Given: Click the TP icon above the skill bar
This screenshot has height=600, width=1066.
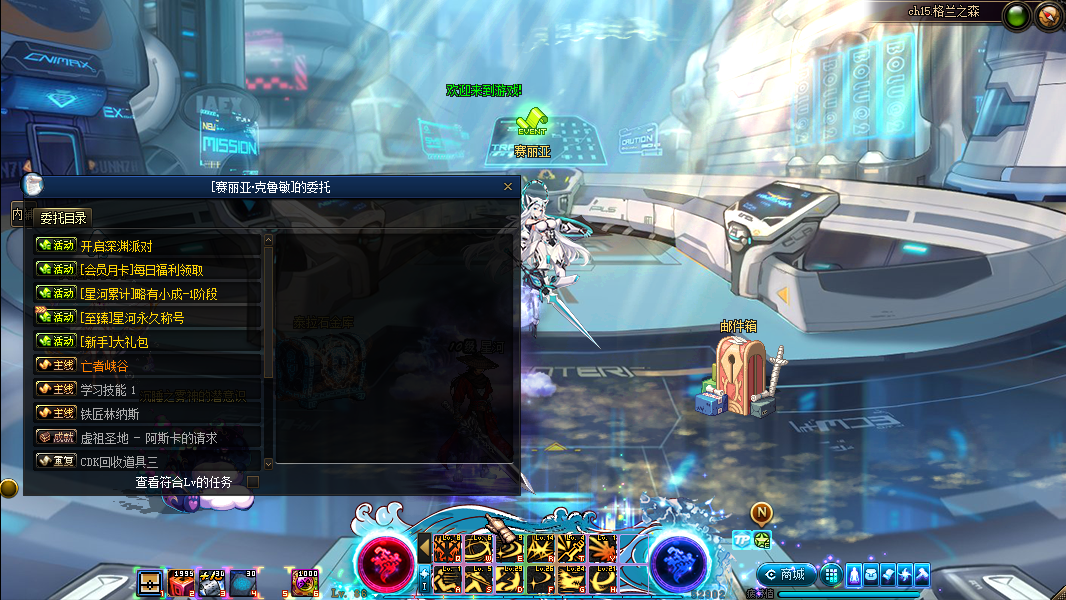Looking at the screenshot, I should tap(741, 540).
